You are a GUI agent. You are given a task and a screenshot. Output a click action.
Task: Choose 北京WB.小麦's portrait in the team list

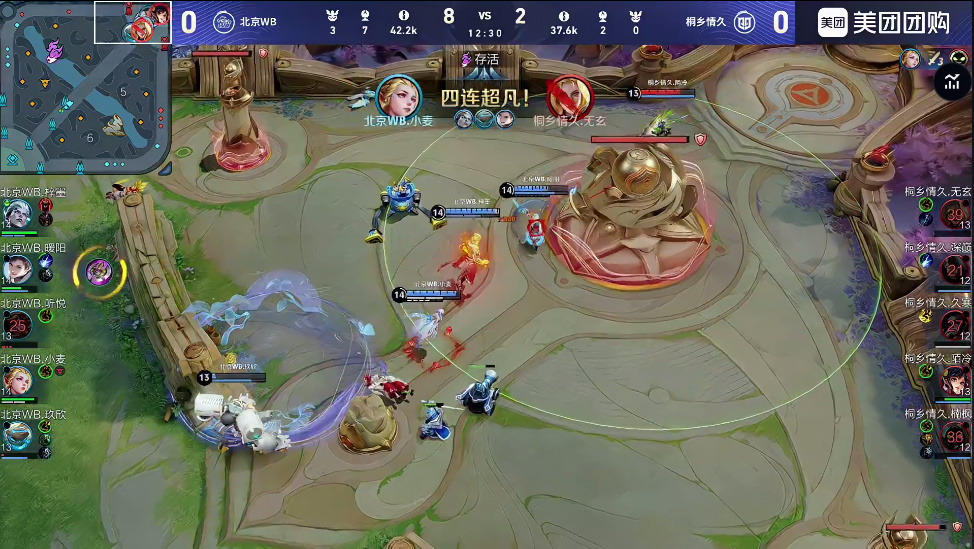pyautogui.click(x=17, y=380)
